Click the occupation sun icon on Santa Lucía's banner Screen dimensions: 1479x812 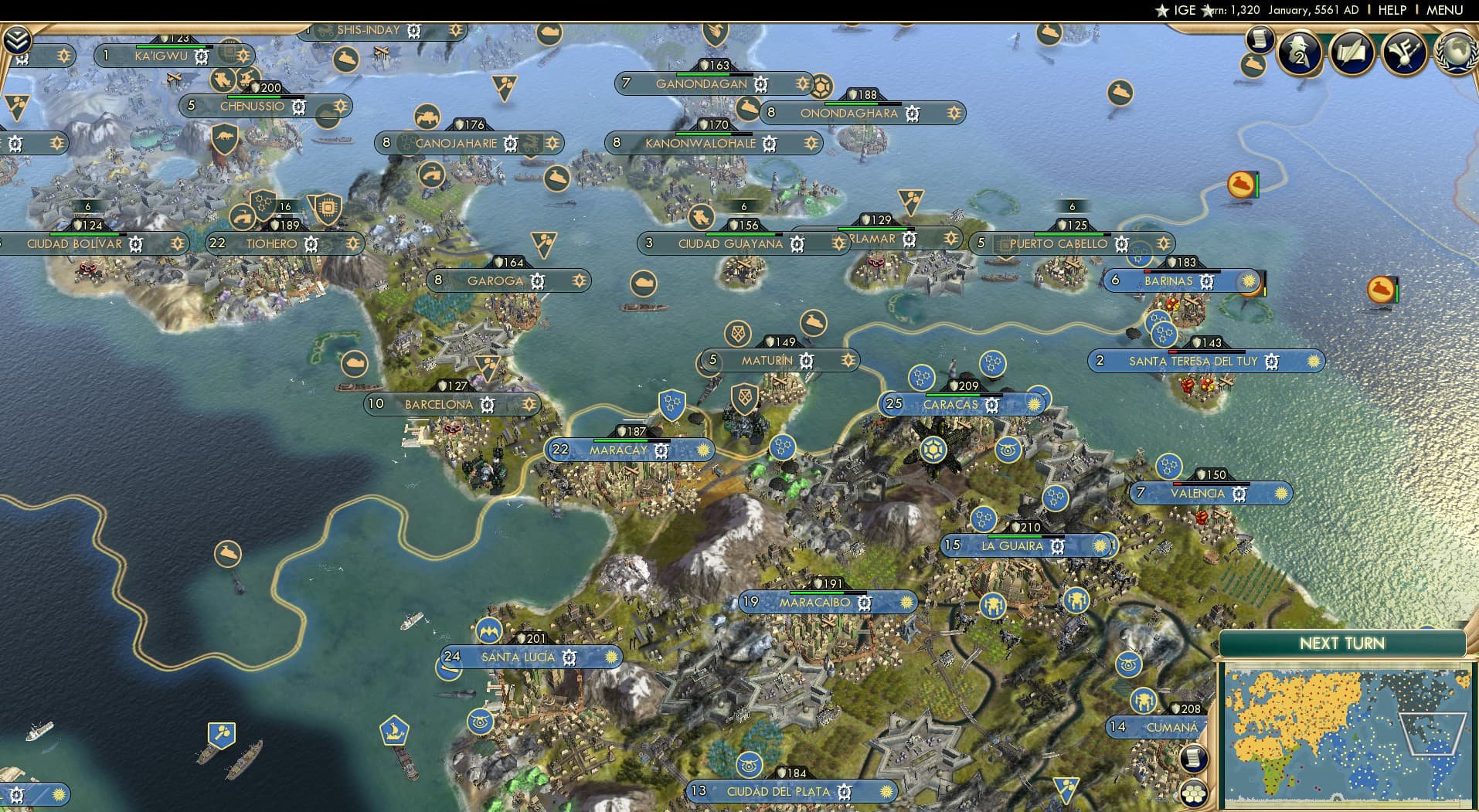(611, 657)
